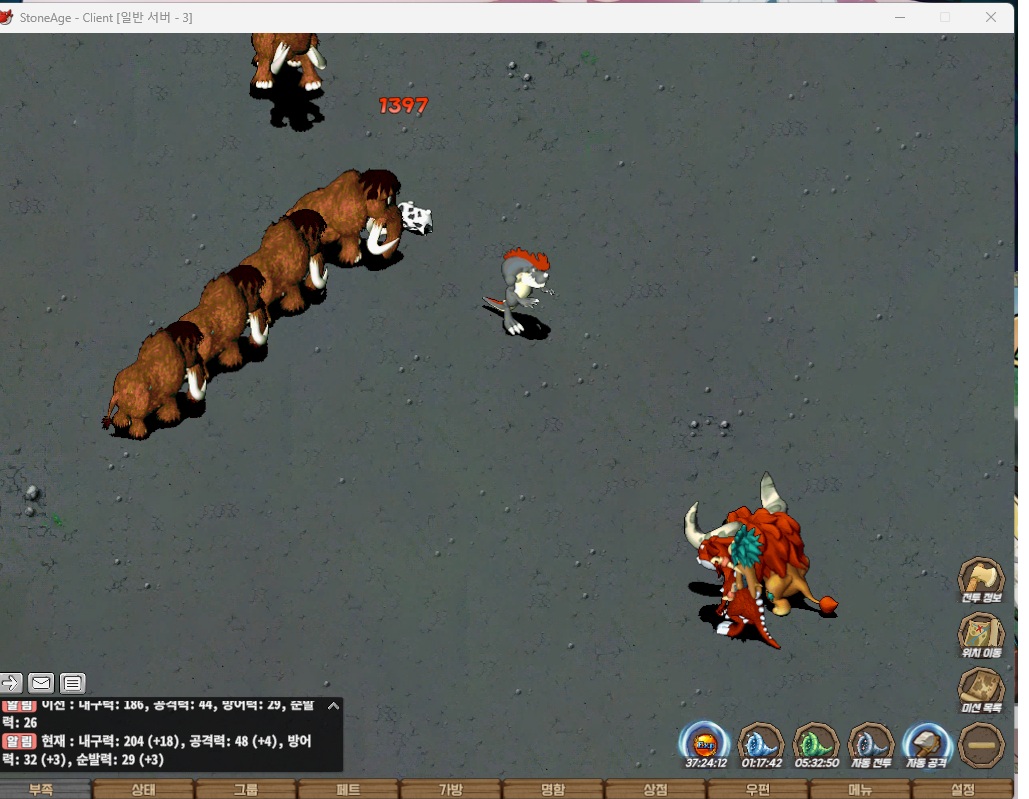Screen dimensions: 1029x799
Task: Open the 전투 정보 axe icon
Action: (981, 578)
